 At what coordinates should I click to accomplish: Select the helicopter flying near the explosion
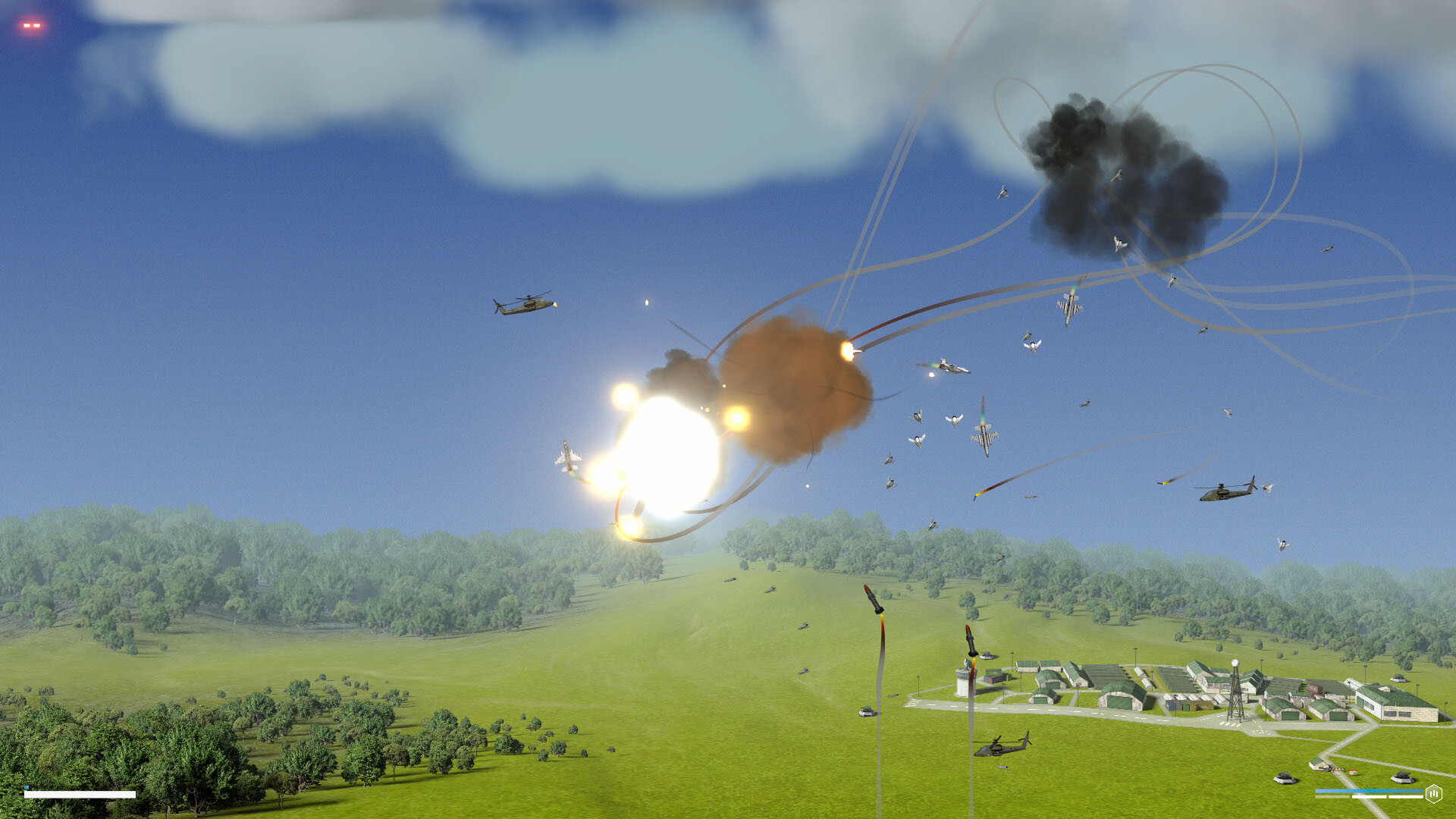pyautogui.click(x=523, y=303)
